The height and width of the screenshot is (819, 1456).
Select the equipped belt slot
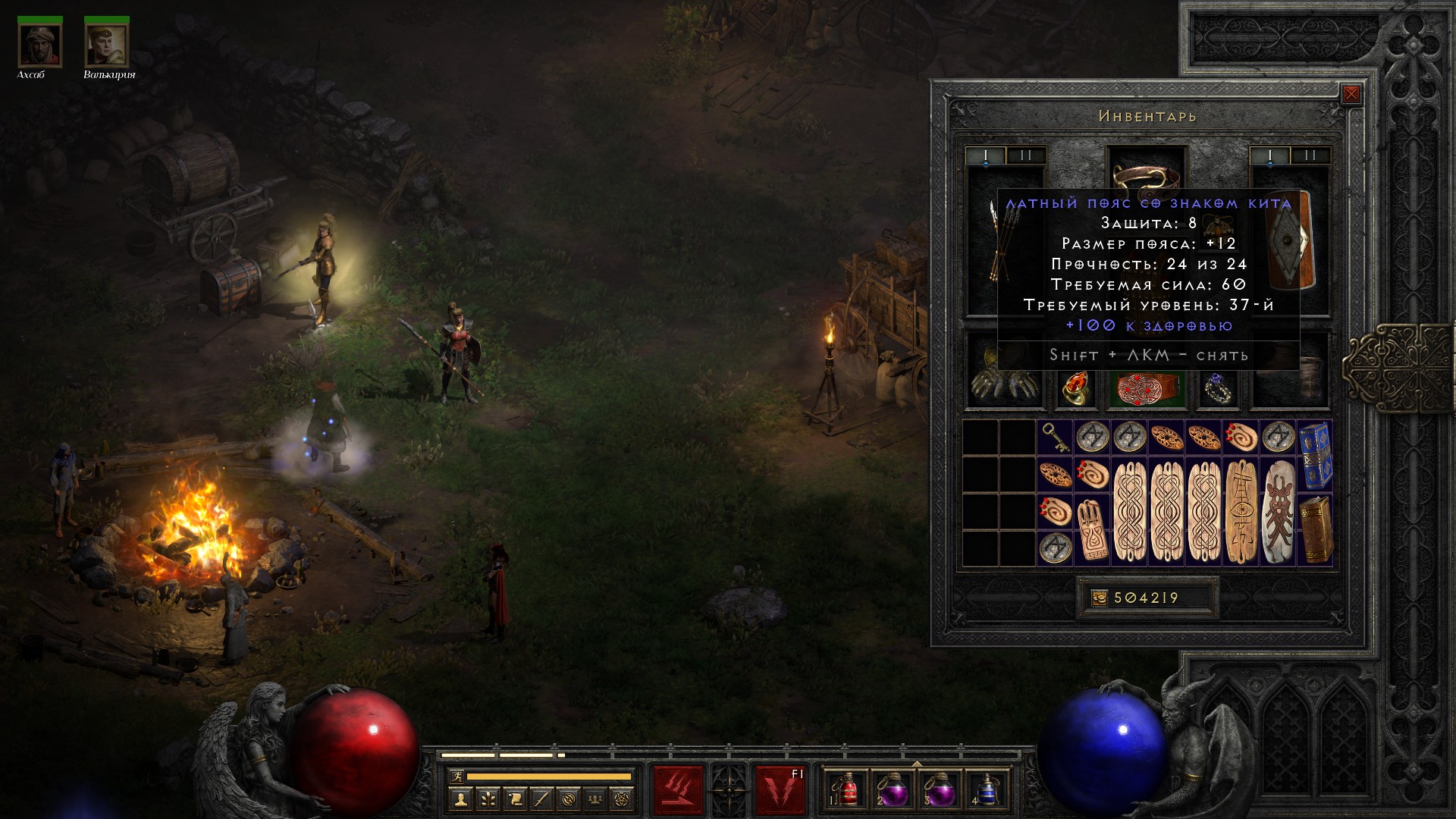[1147, 387]
